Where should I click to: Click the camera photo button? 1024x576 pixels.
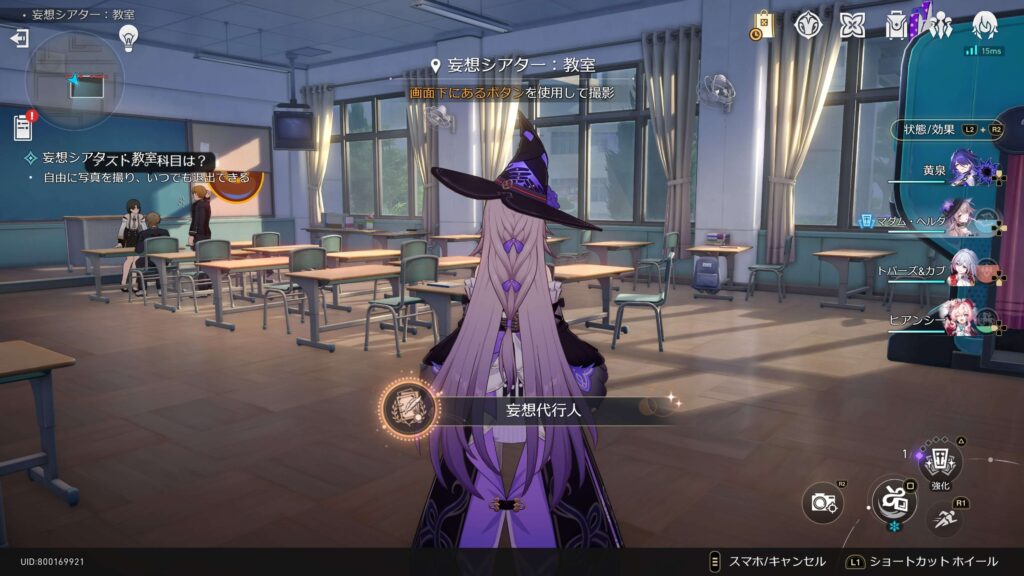click(x=824, y=503)
